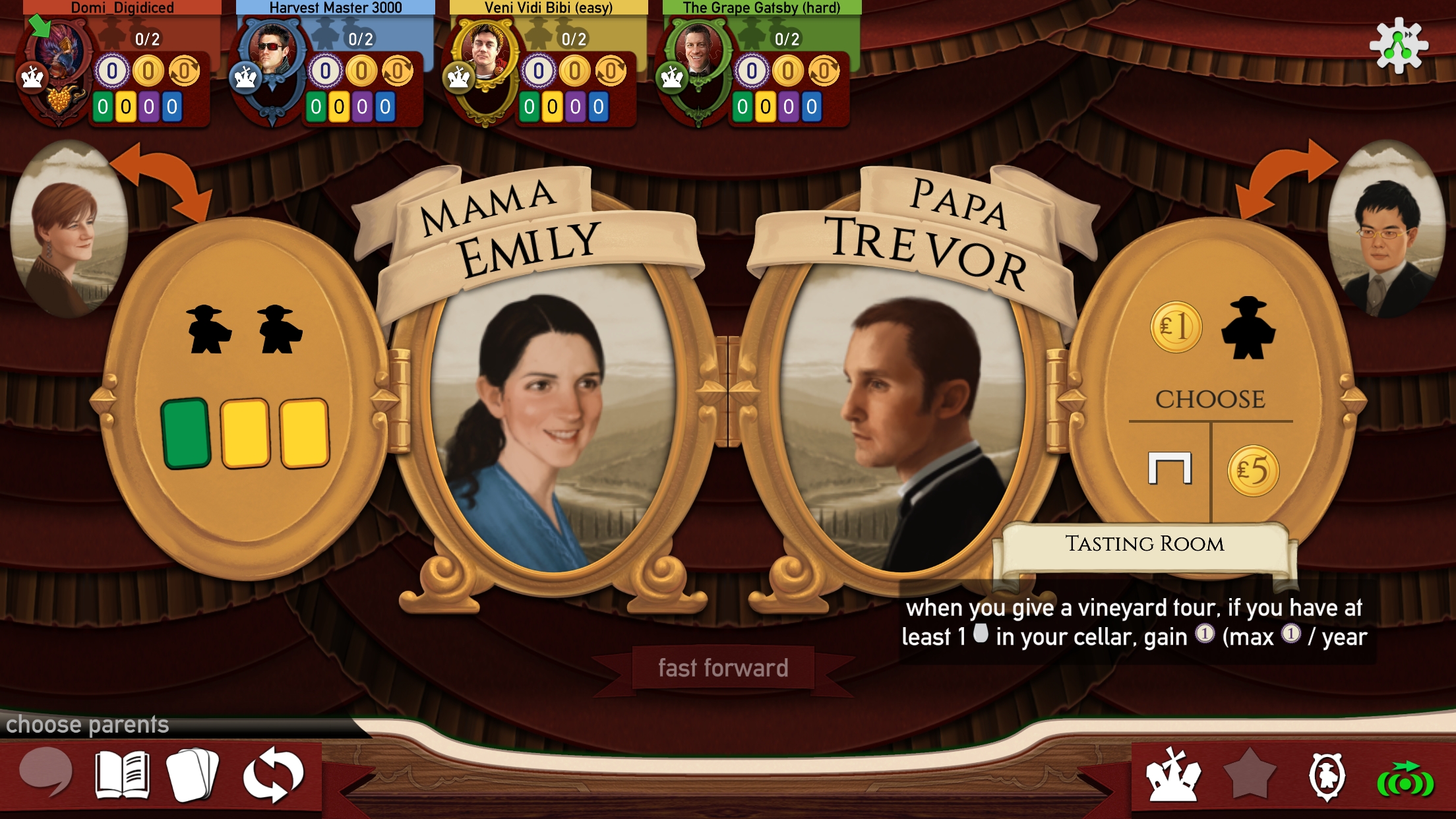This screenshot has height=819, width=1456.
Task: Open the rooster clock icon
Action: (1327, 775)
